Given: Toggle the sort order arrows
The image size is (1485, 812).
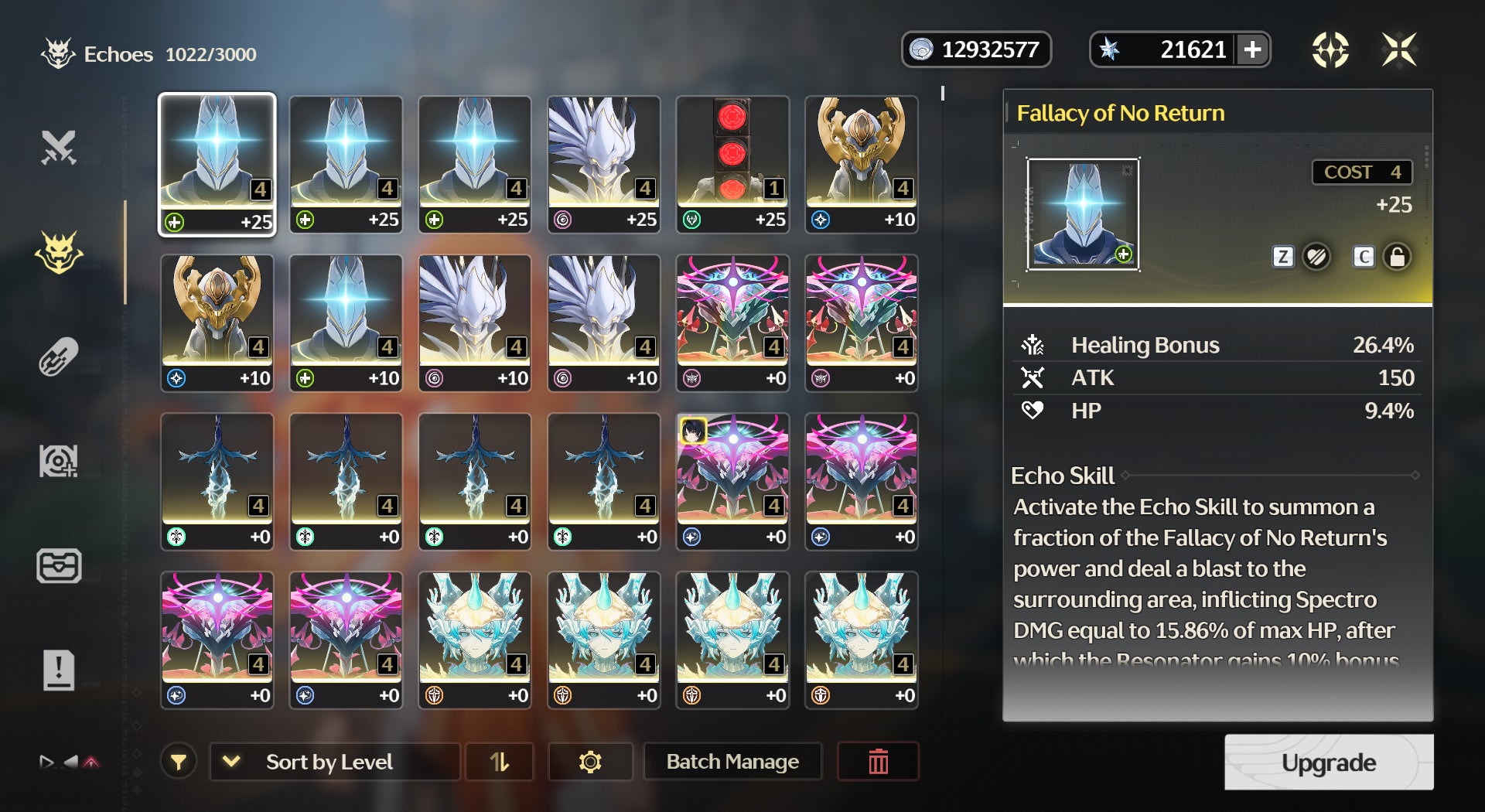Looking at the screenshot, I should (500, 762).
